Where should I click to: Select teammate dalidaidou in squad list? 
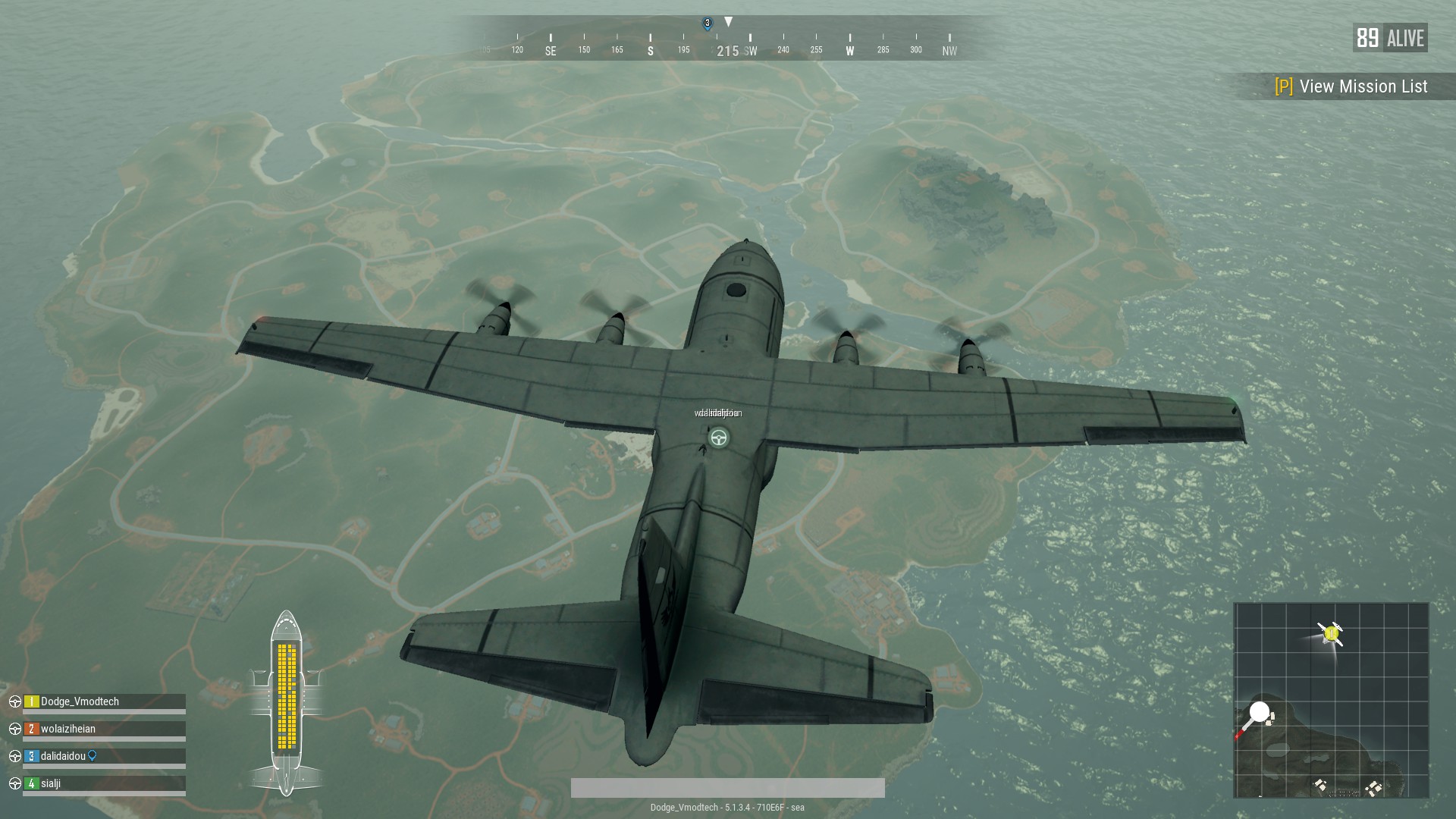pos(63,756)
